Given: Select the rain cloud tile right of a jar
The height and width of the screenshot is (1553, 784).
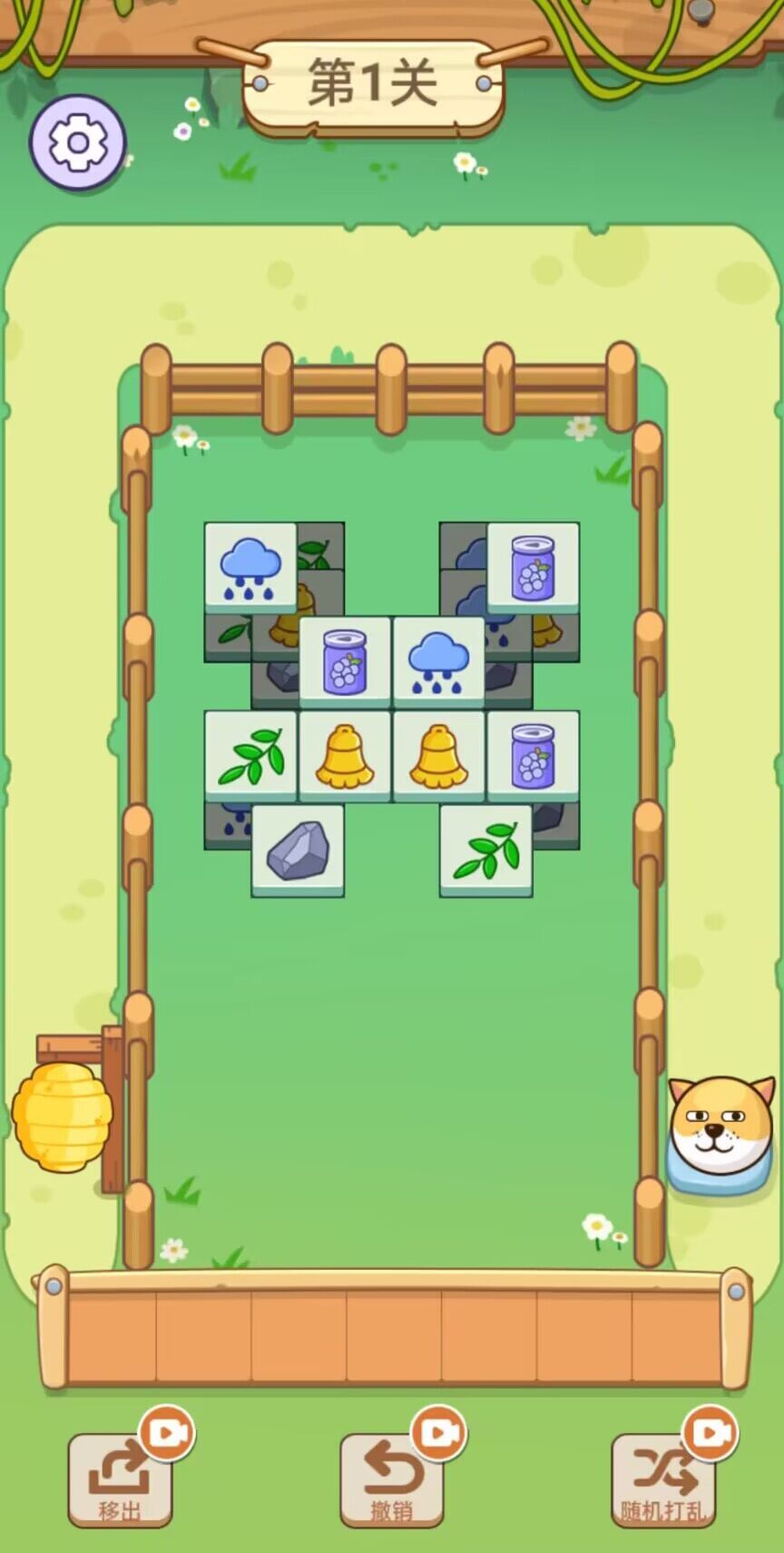Looking at the screenshot, I should (x=439, y=662).
